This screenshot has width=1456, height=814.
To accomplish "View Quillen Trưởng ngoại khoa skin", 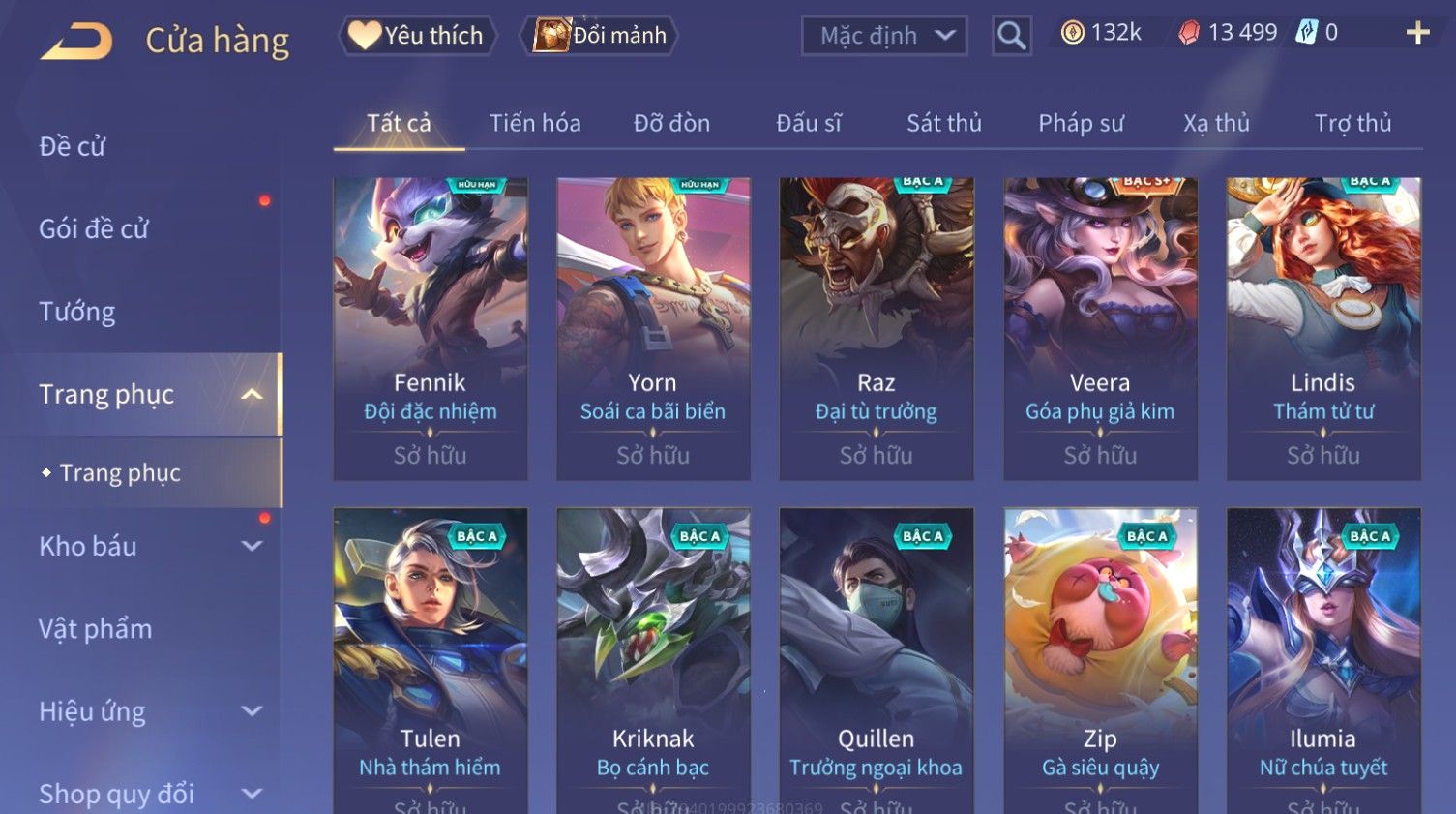I will (x=877, y=658).
